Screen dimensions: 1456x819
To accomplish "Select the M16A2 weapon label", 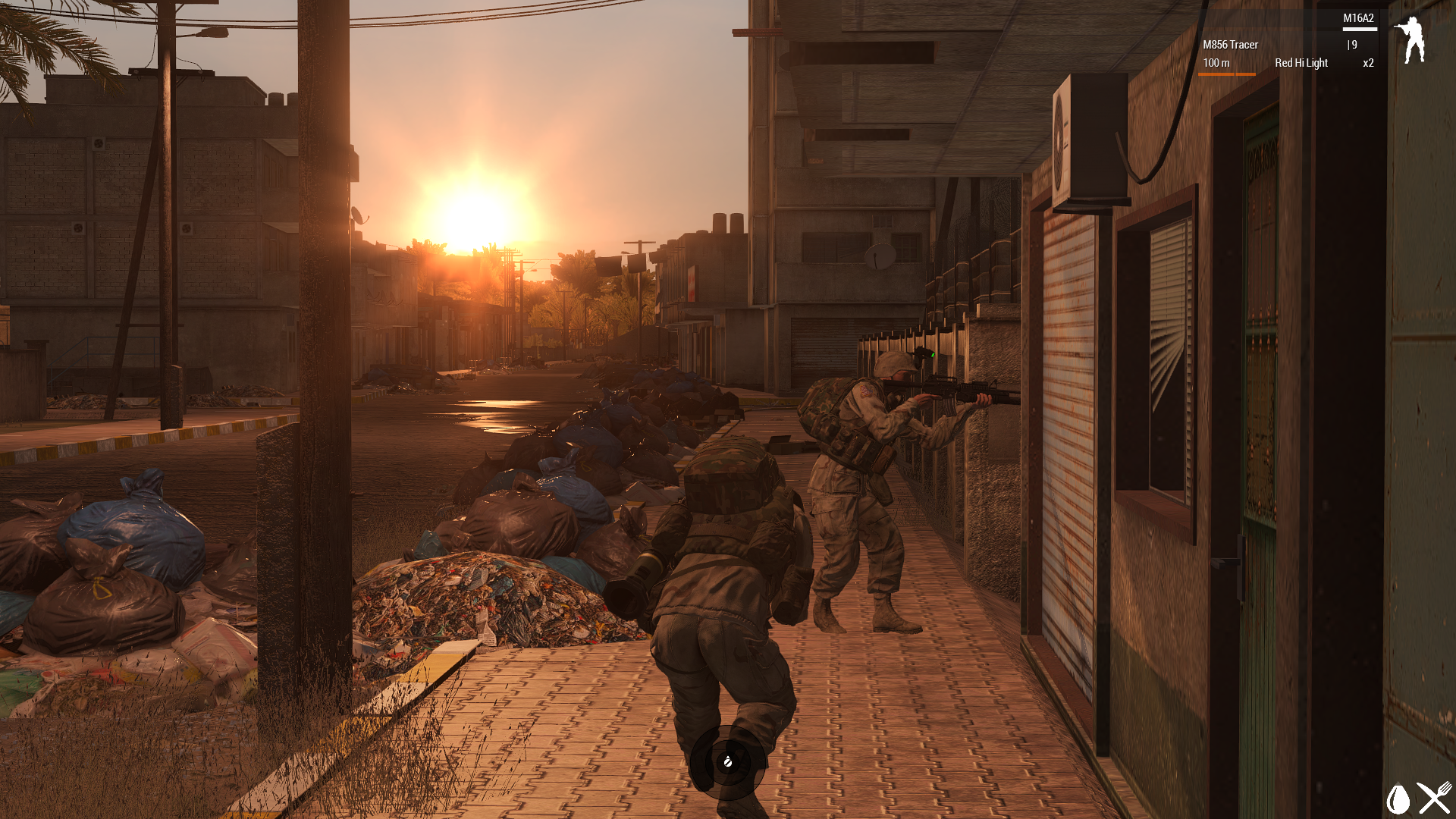I will [x=1358, y=18].
